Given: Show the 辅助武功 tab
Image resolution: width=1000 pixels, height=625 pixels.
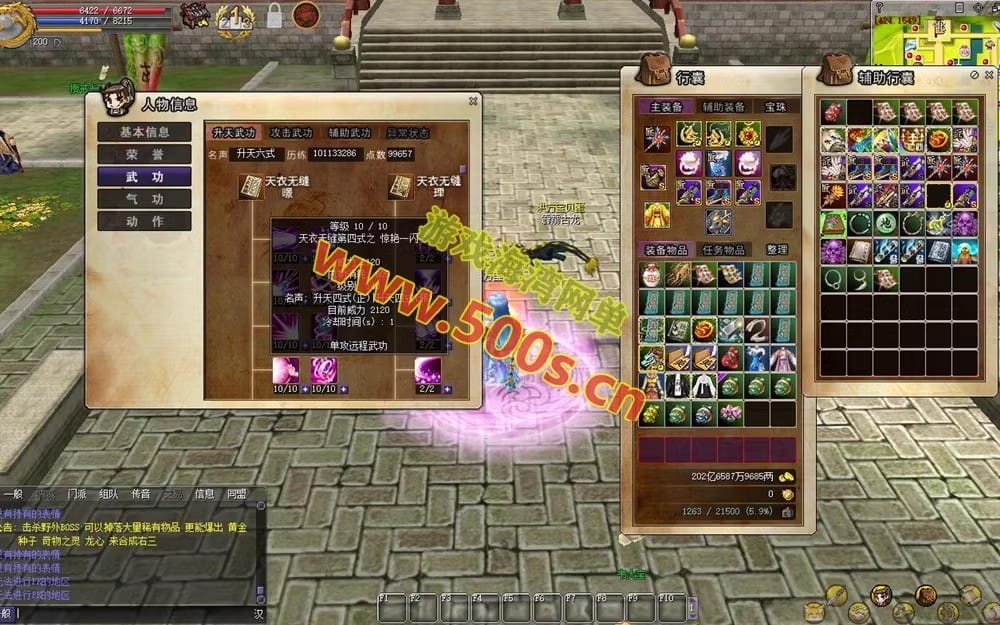Looking at the screenshot, I should (x=349, y=133).
